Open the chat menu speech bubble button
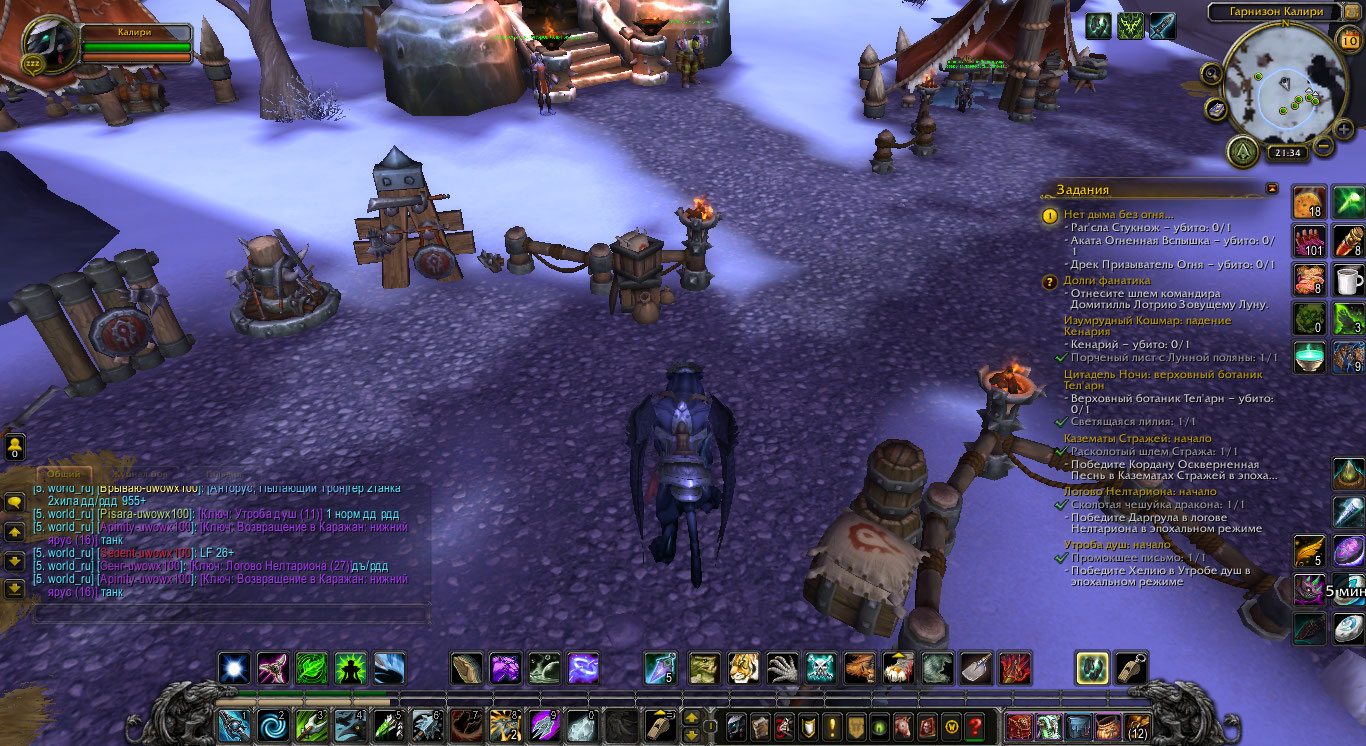This screenshot has height=746, width=1366. (15, 502)
